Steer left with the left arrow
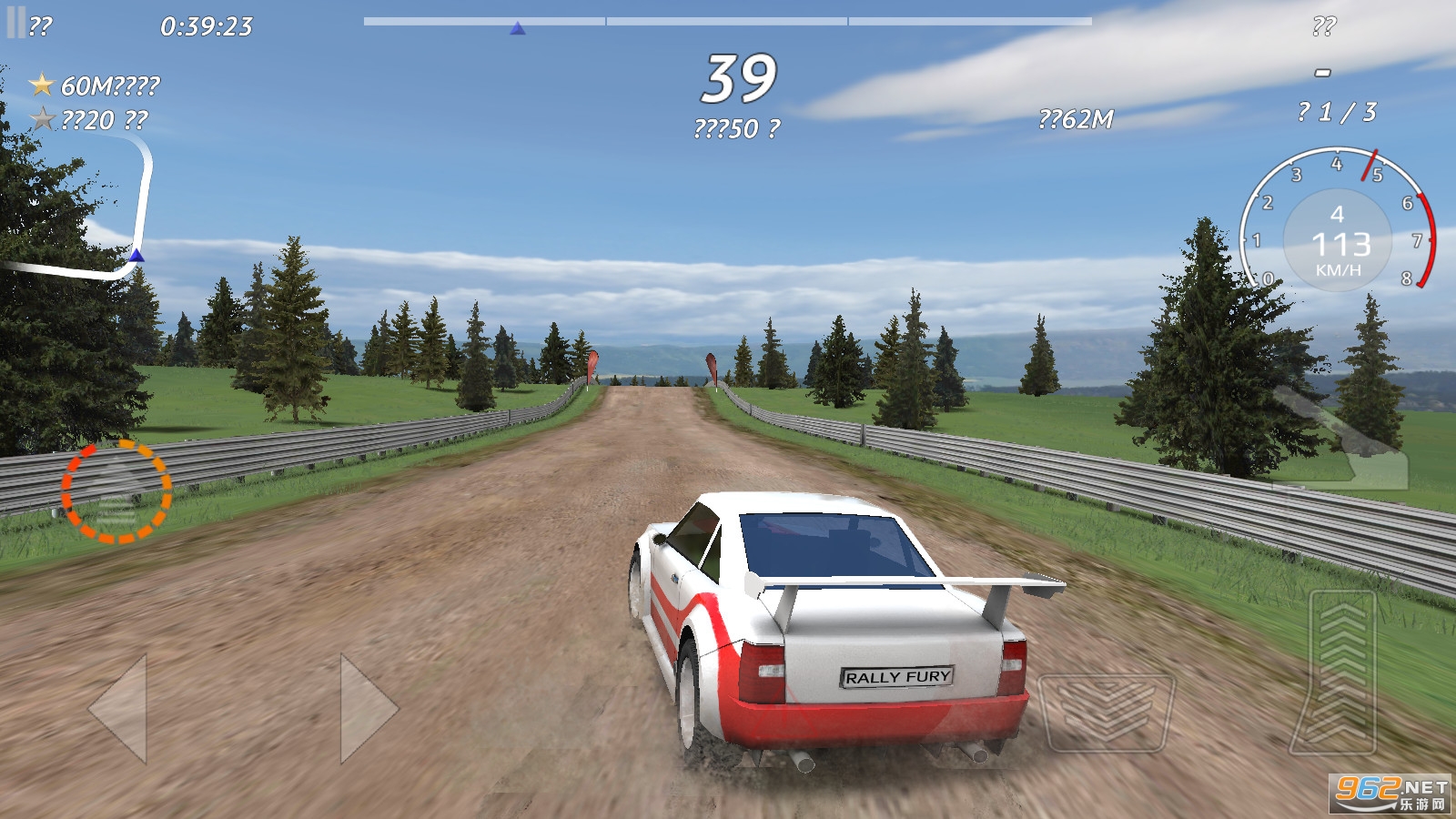1456x819 pixels. pos(120,708)
